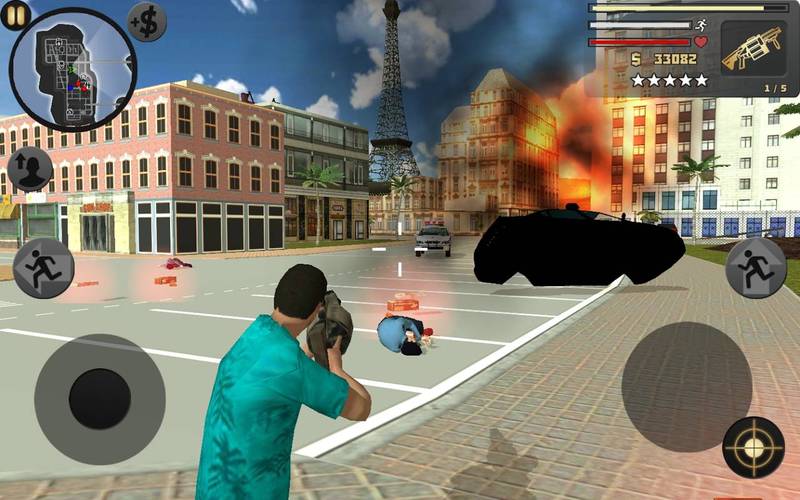This screenshot has width=800, height=500.
Task: Tap the right running-man action button
Action: click(x=755, y=268)
